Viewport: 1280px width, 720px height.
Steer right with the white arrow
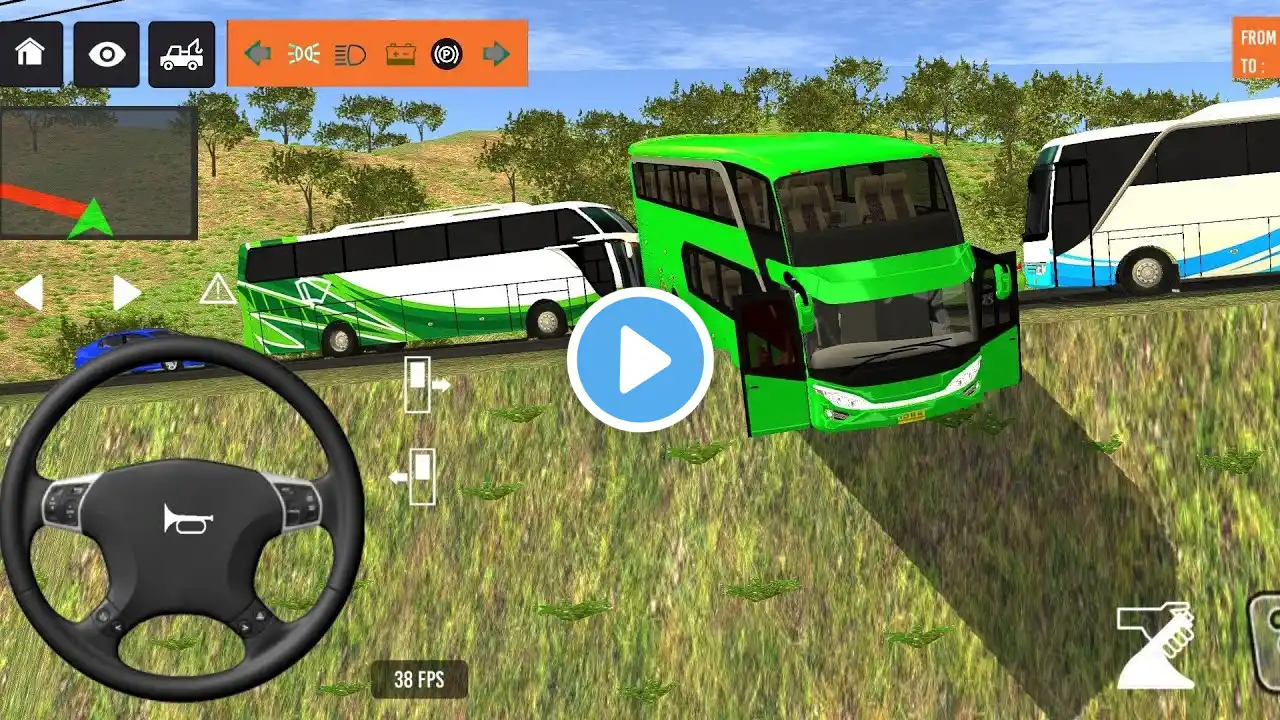click(126, 292)
